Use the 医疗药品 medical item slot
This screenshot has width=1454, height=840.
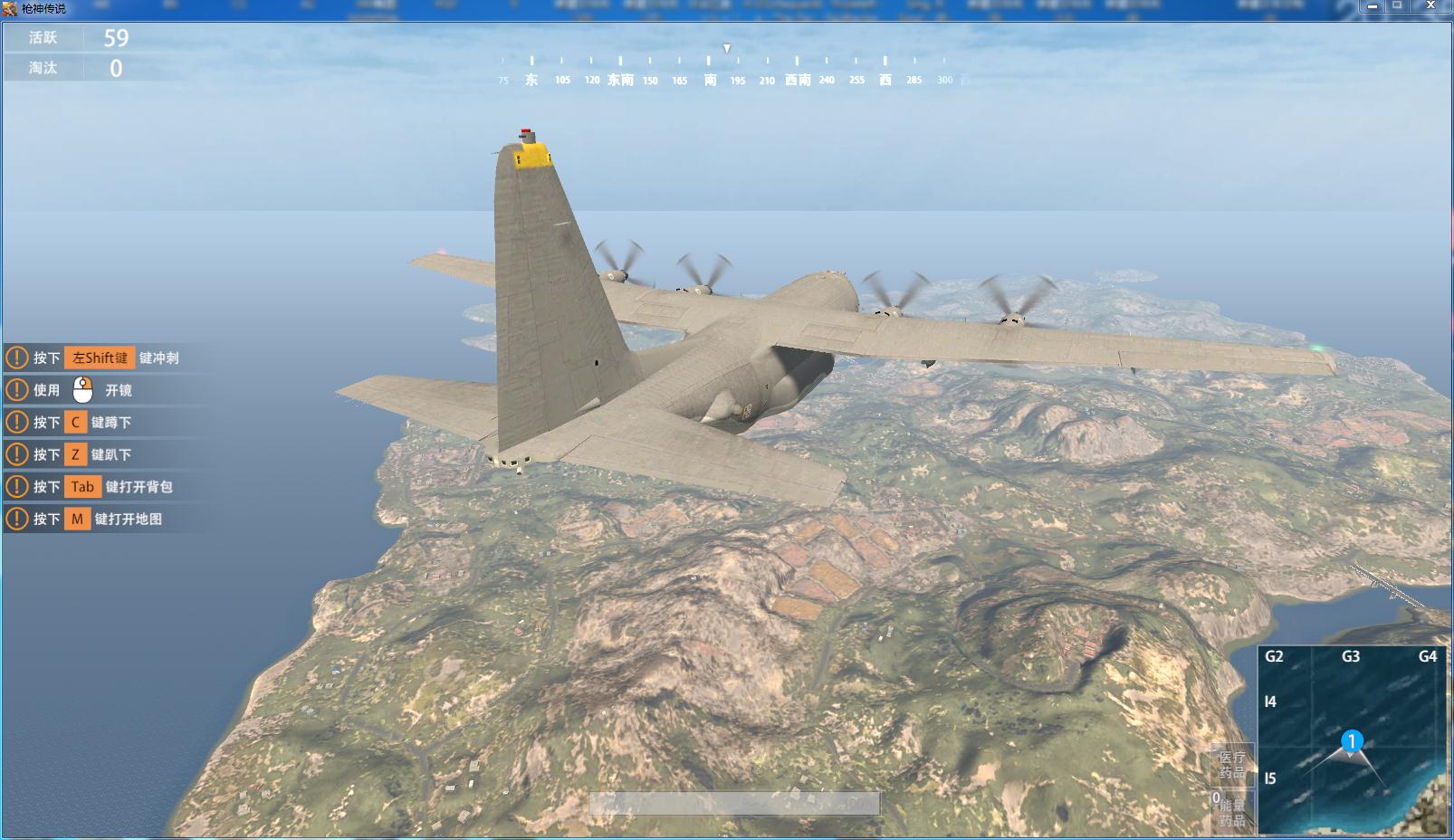1232,765
